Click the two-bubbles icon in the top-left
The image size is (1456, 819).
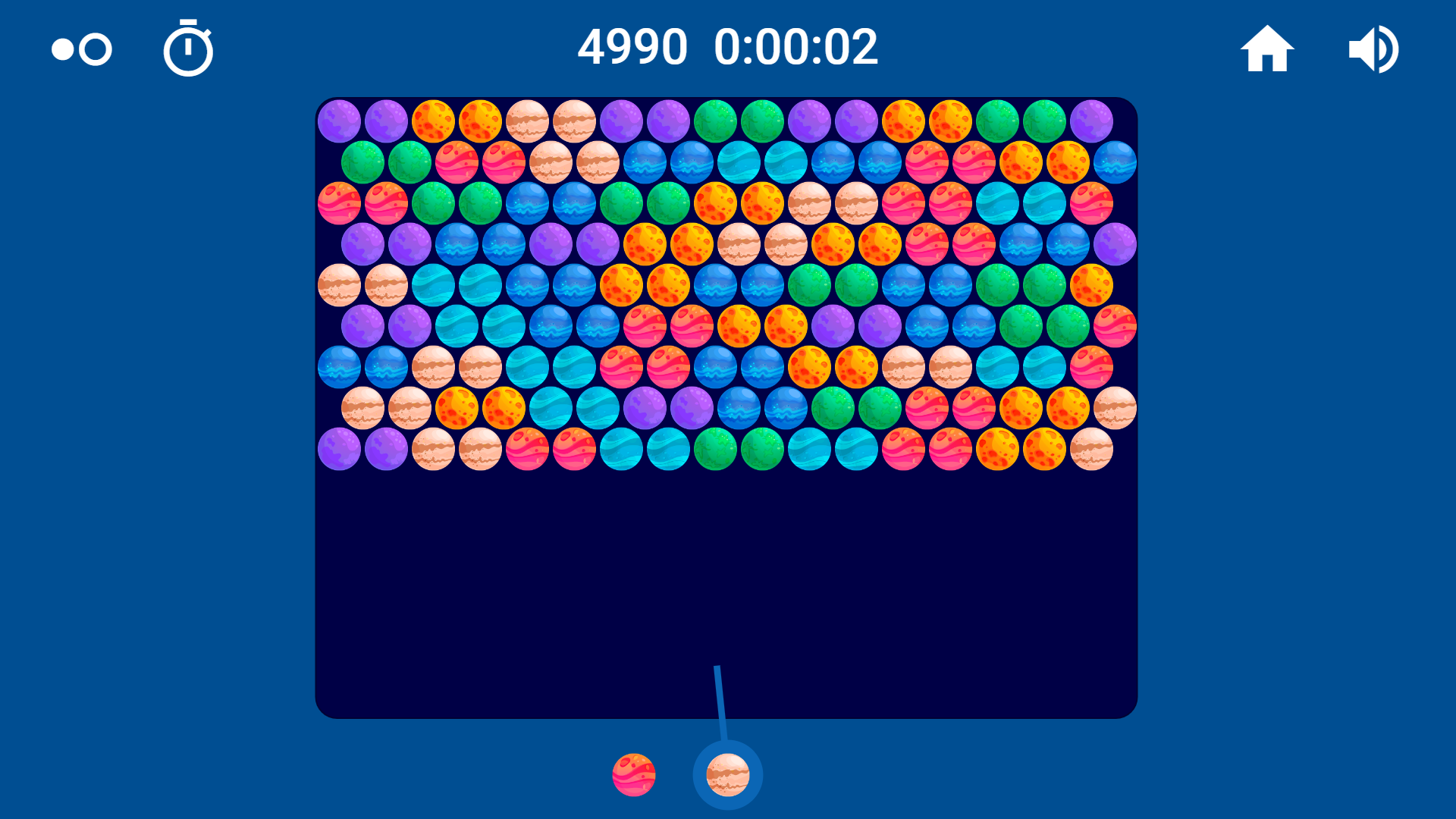tap(80, 49)
